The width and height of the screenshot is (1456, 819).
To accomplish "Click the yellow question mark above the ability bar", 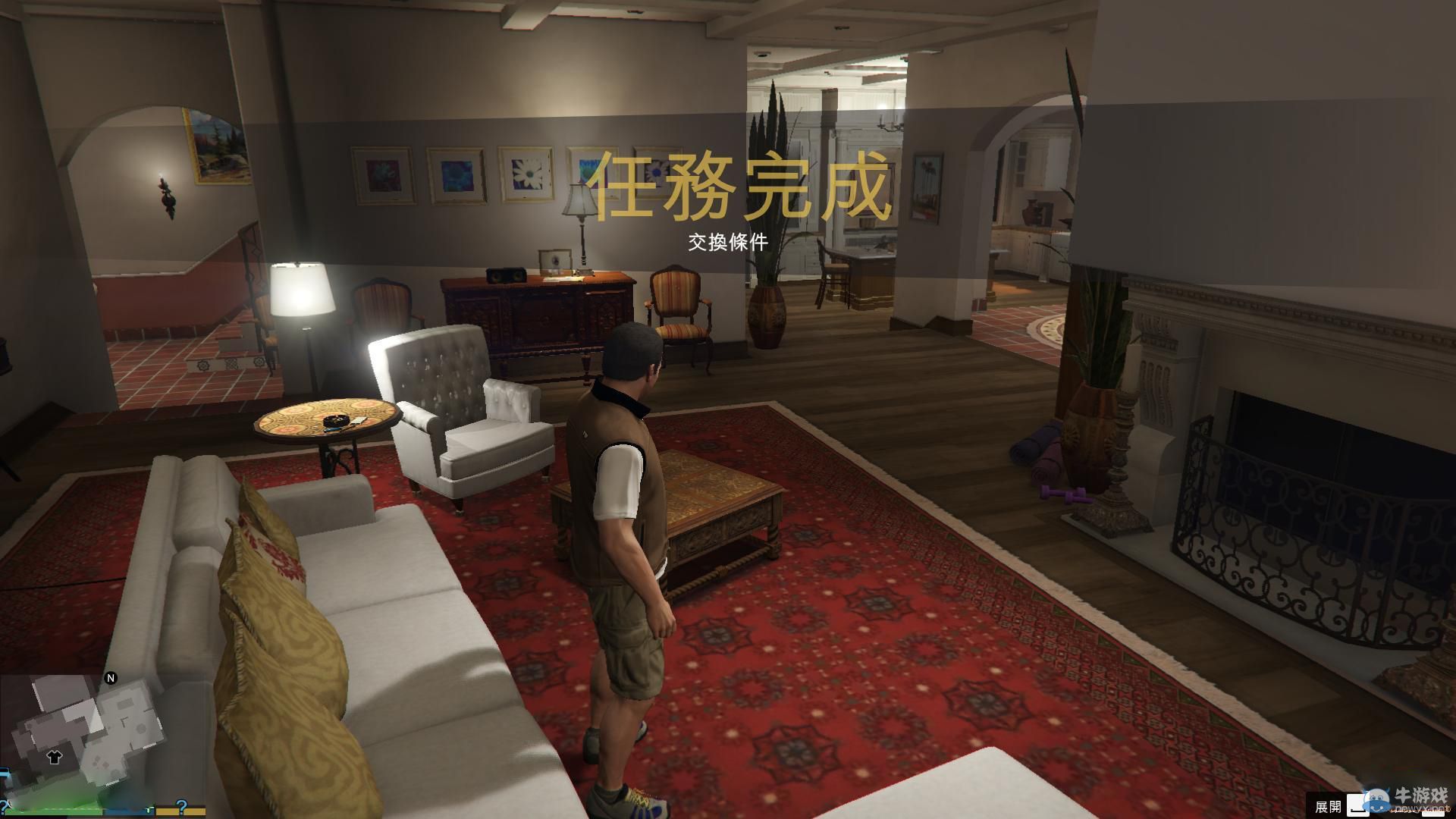I will point(184,806).
